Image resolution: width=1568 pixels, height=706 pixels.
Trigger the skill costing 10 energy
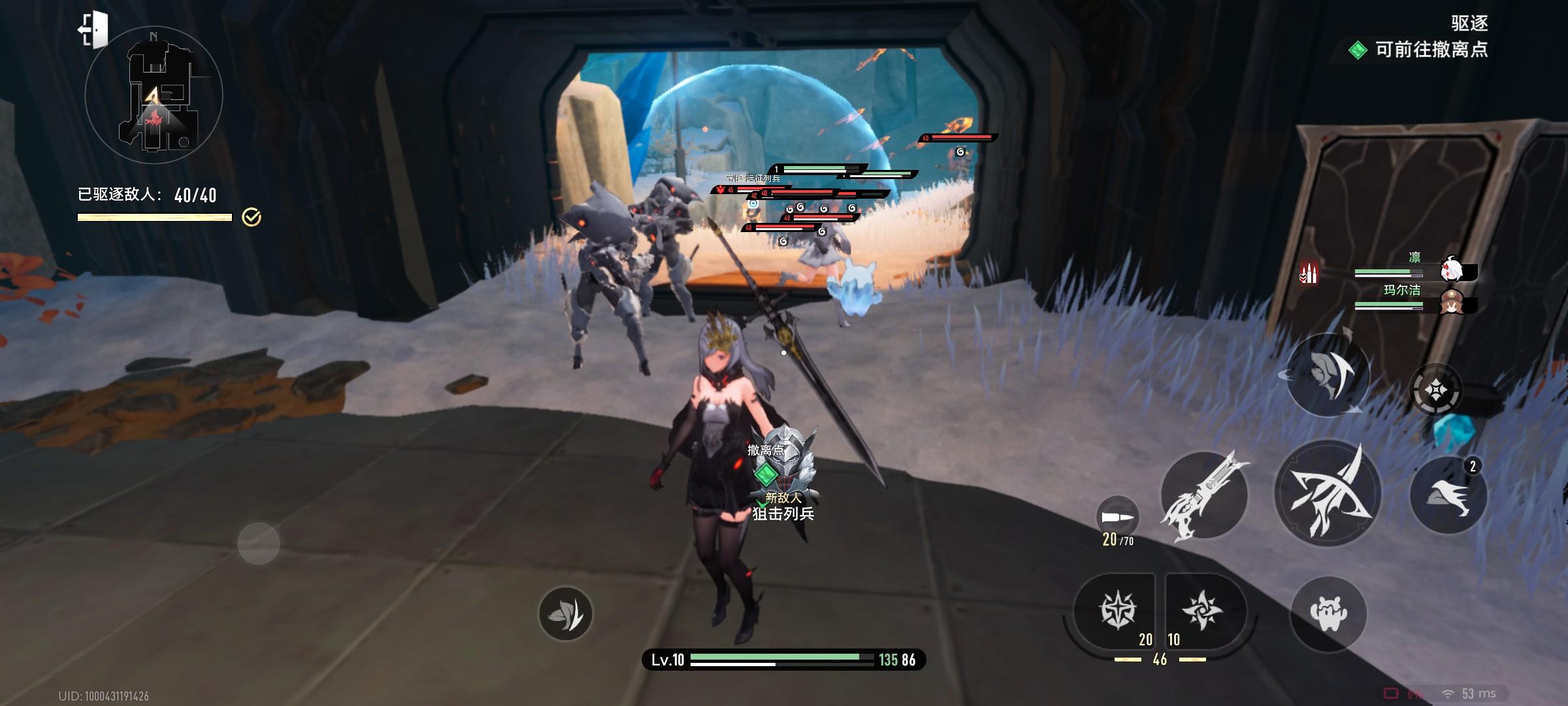pos(1202,612)
